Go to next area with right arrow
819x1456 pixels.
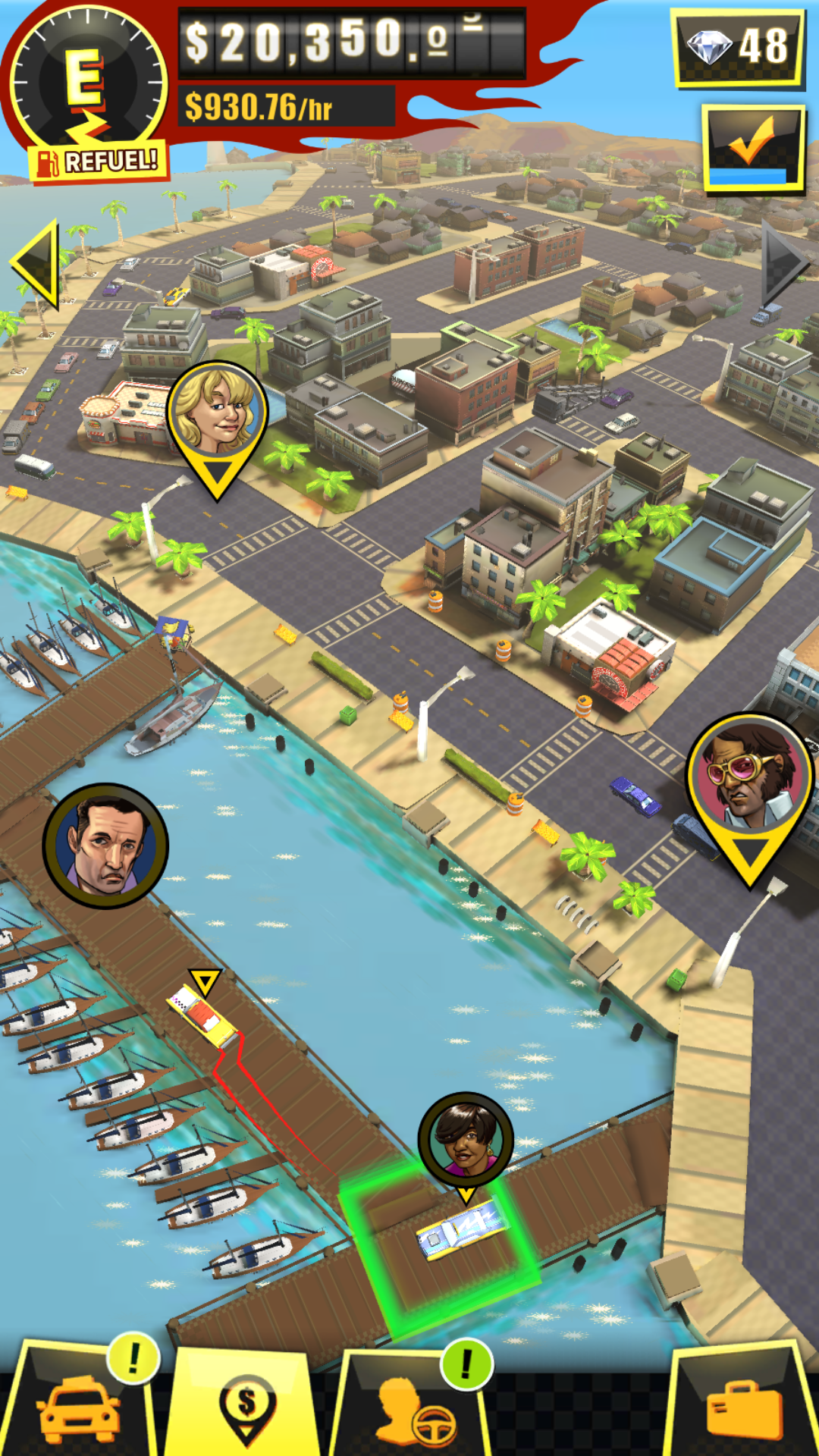coord(786,262)
